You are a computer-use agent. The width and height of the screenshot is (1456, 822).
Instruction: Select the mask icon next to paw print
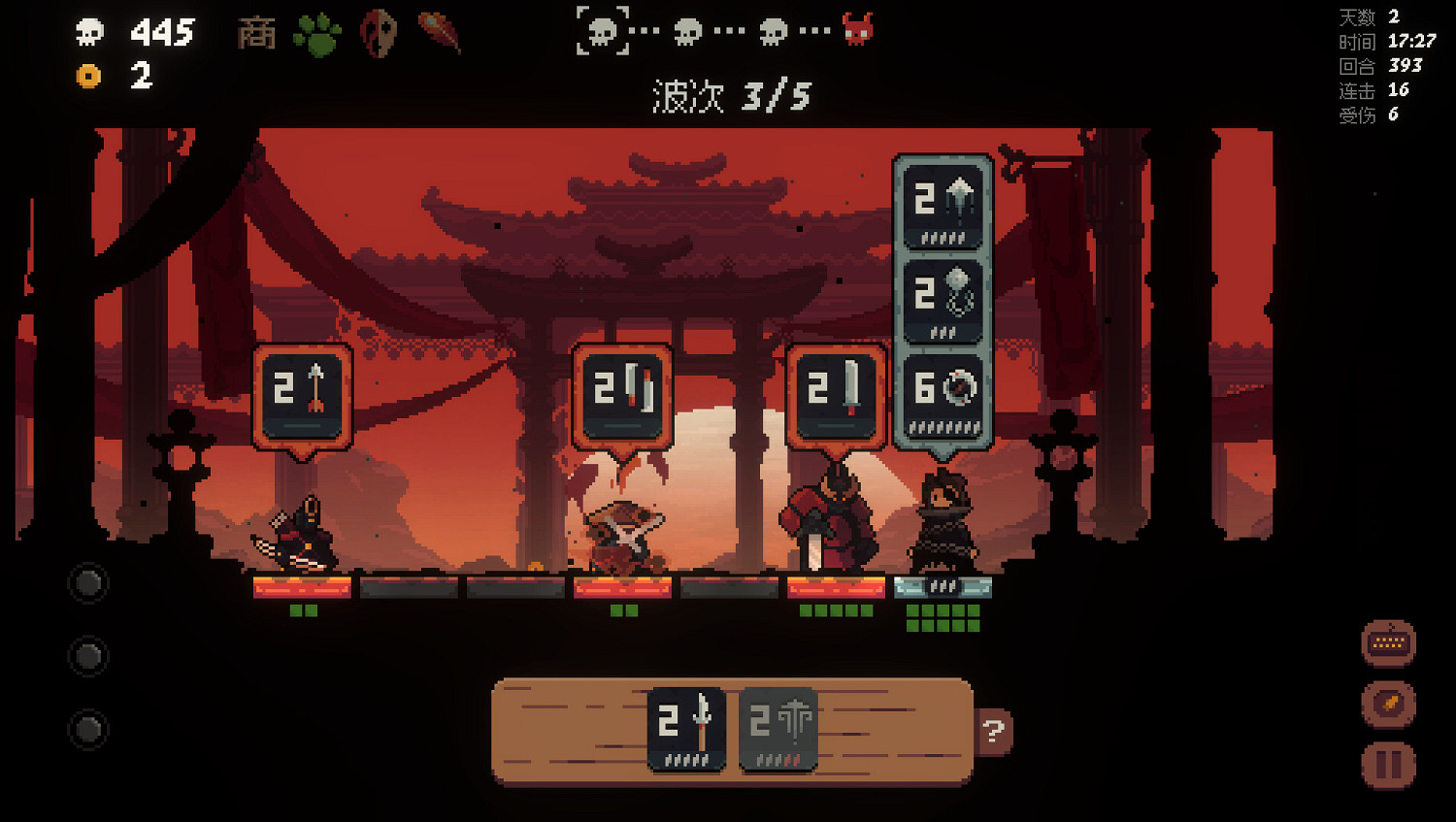coord(379,30)
